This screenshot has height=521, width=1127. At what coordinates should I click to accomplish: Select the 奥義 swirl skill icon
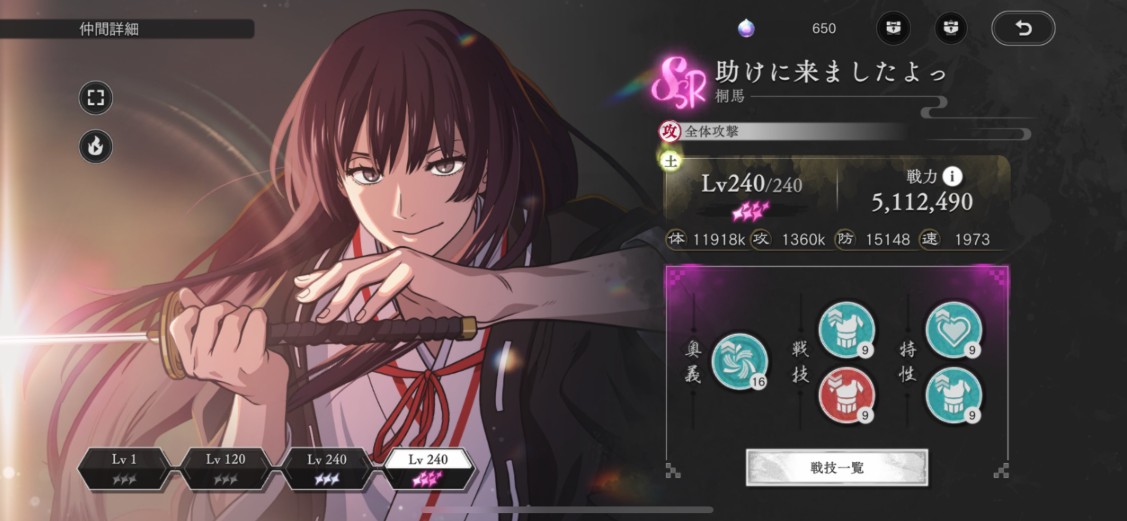739,361
